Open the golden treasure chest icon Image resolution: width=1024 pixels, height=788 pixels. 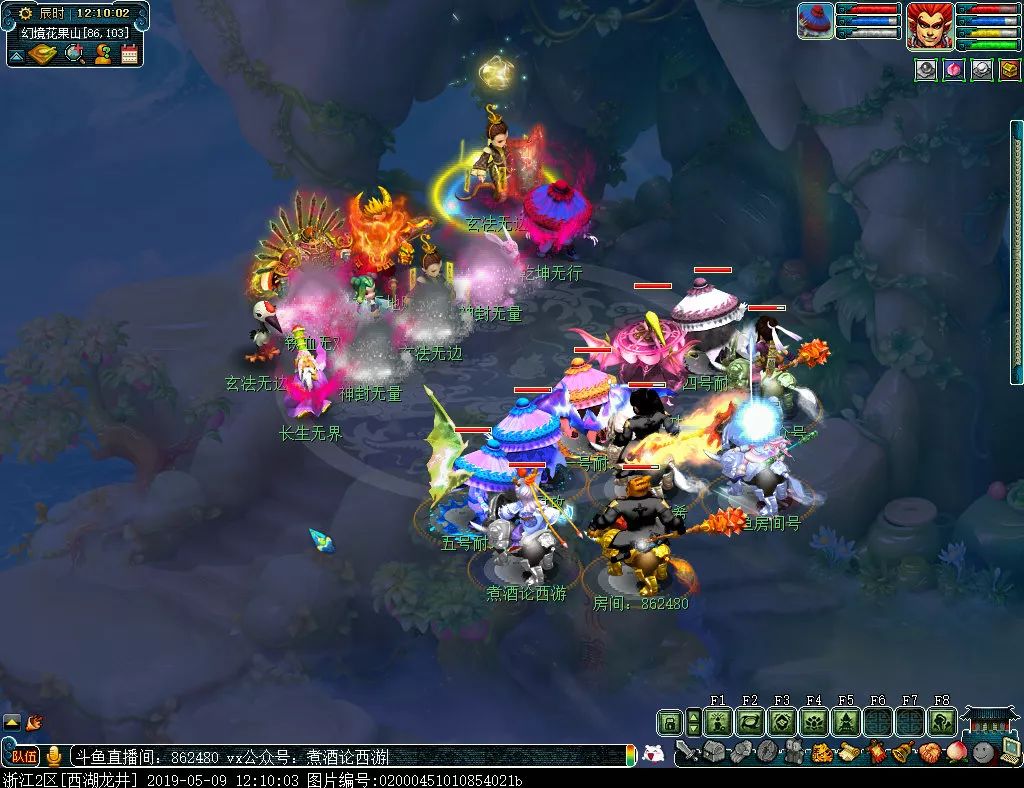pos(1010,70)
